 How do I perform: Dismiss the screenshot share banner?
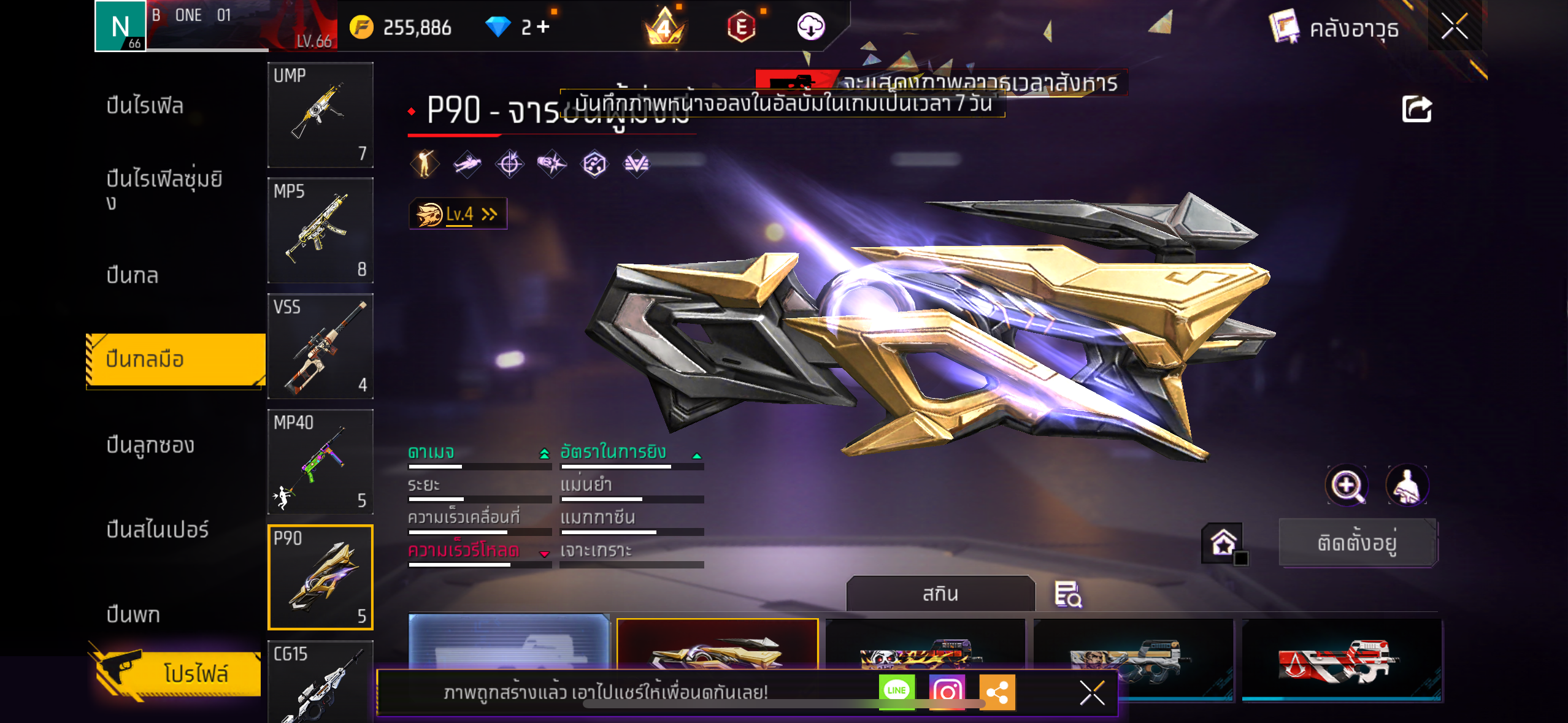[x=1092, y=693]
